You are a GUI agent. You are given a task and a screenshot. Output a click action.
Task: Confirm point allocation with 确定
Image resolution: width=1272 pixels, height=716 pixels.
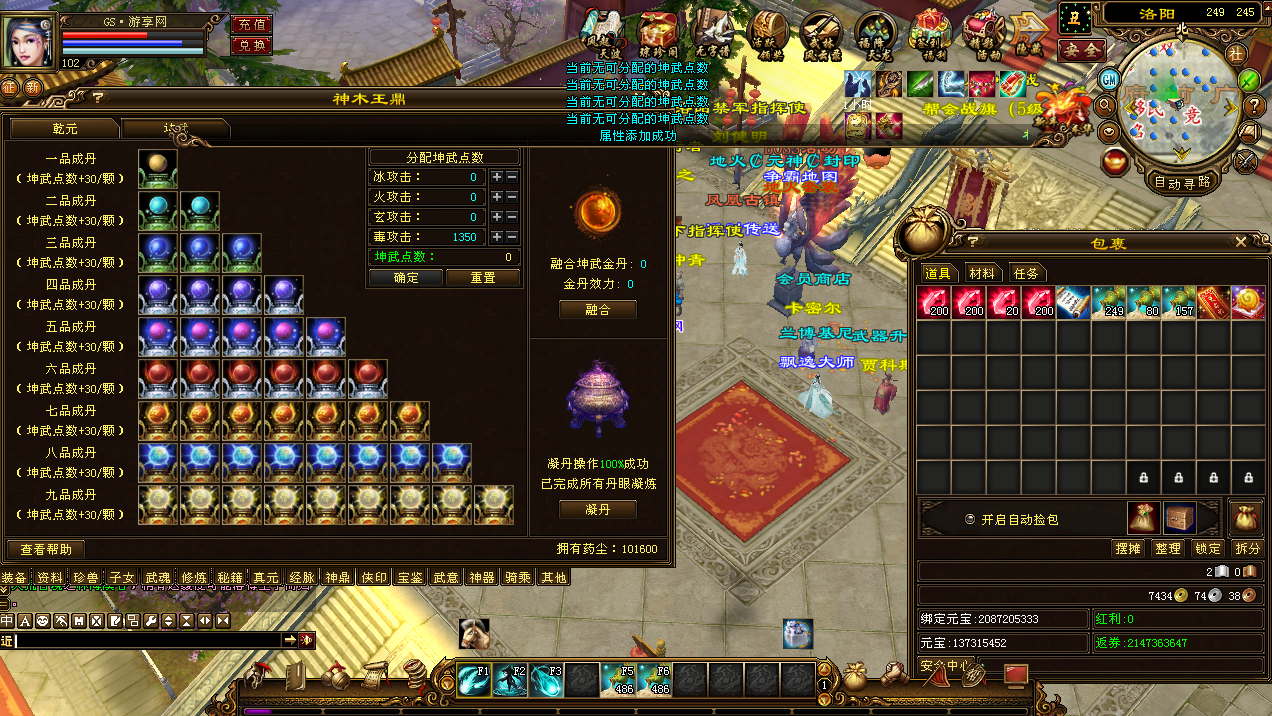406,278
